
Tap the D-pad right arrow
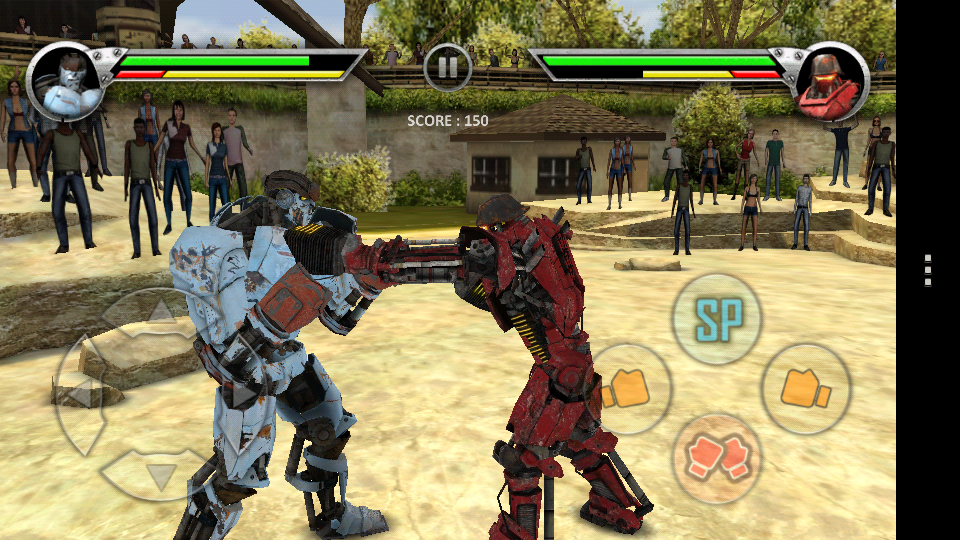240,393
